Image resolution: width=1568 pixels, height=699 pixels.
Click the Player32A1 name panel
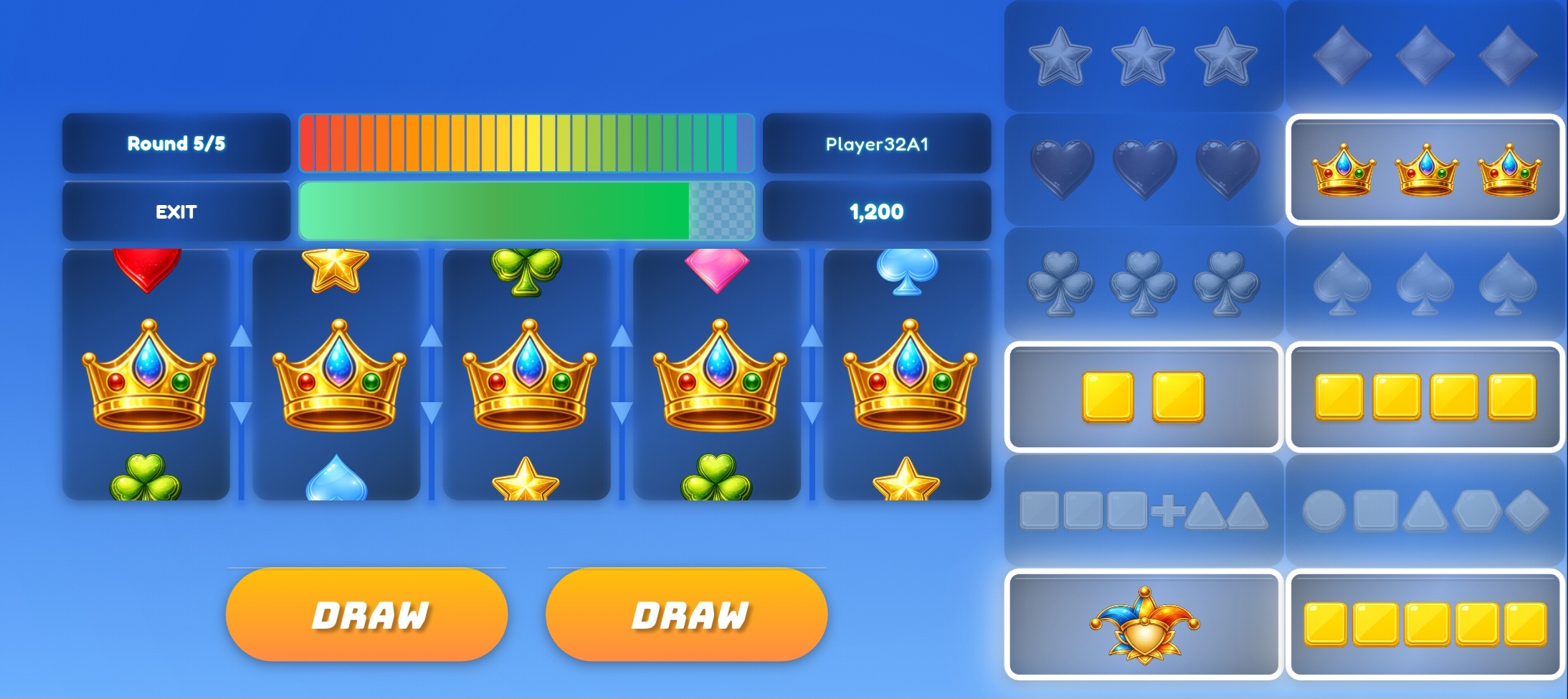(876, 143)
